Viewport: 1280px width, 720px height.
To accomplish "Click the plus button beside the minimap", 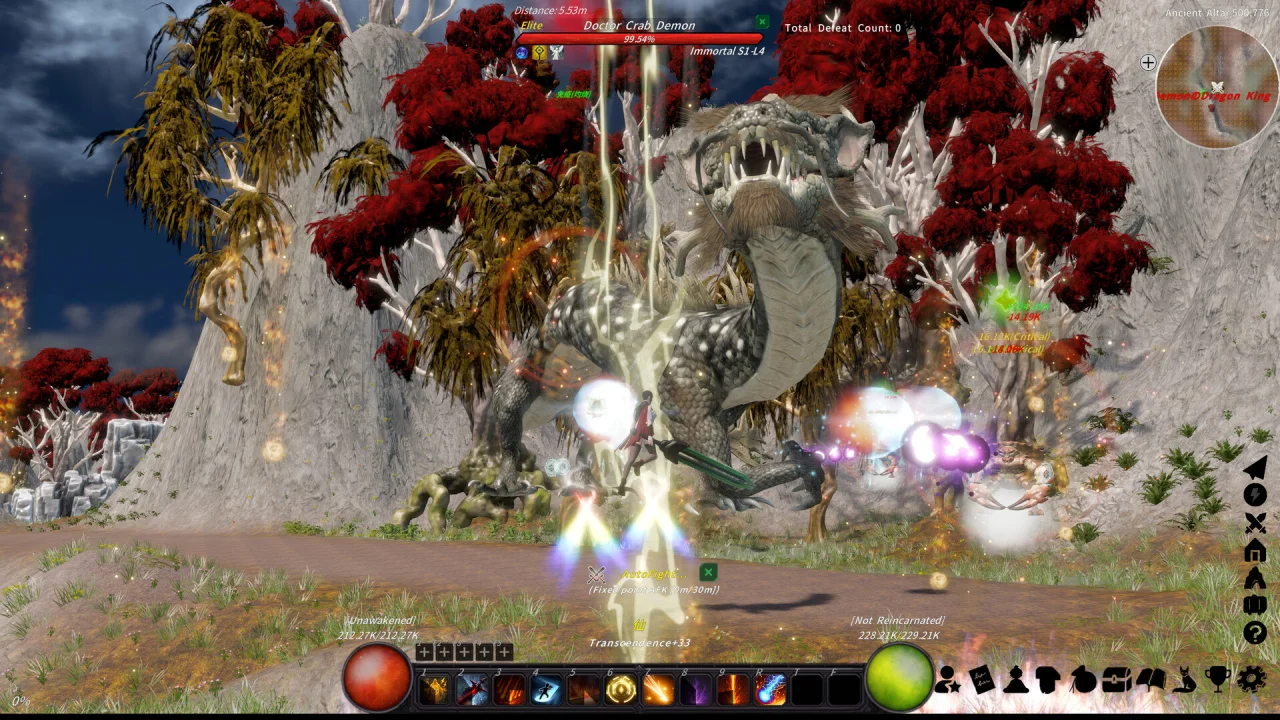I will click(x=1148, y=62).
